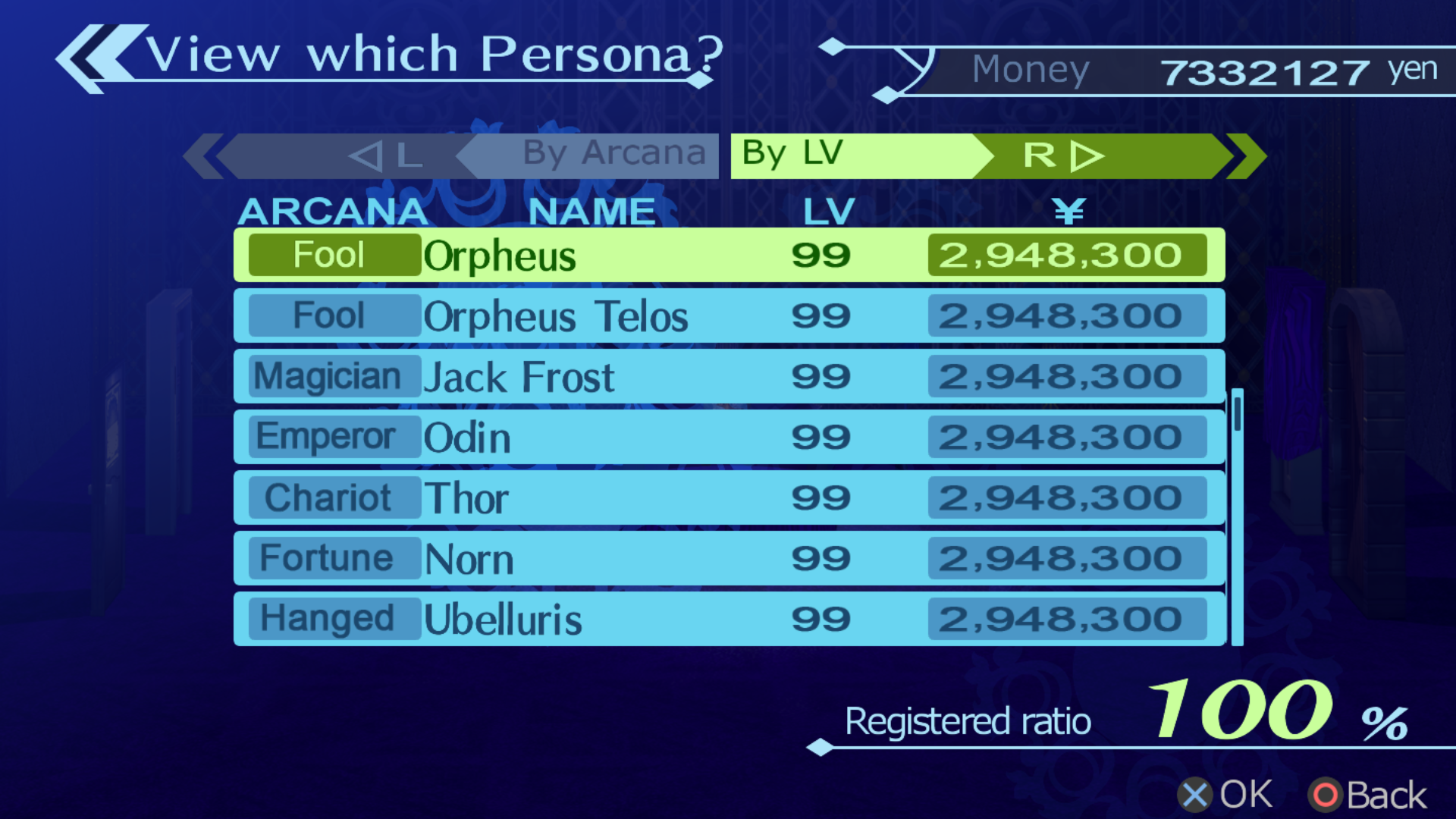Select Odin of the Emperor arcana

(728, 438)
